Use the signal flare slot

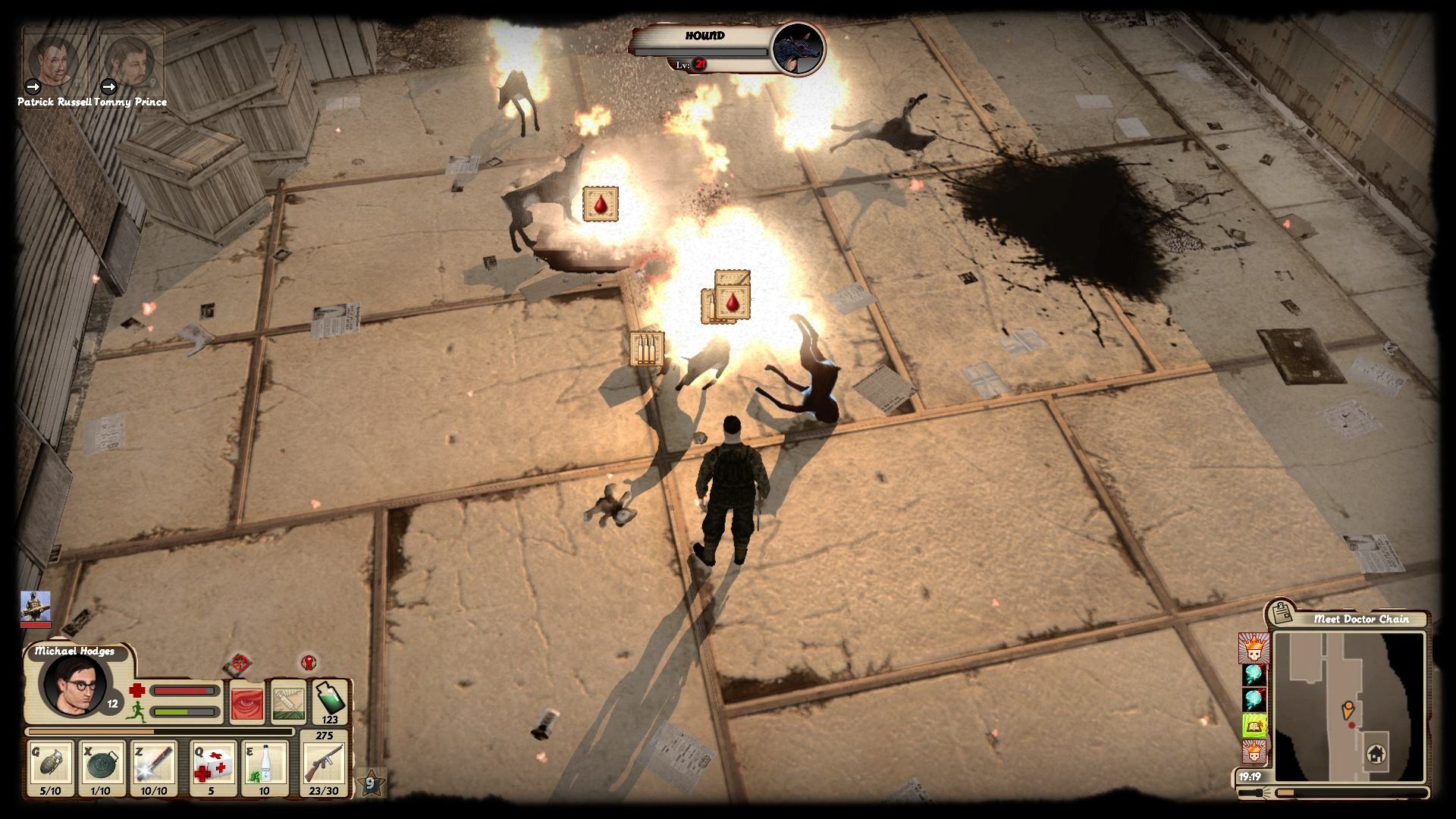point(153,767)
